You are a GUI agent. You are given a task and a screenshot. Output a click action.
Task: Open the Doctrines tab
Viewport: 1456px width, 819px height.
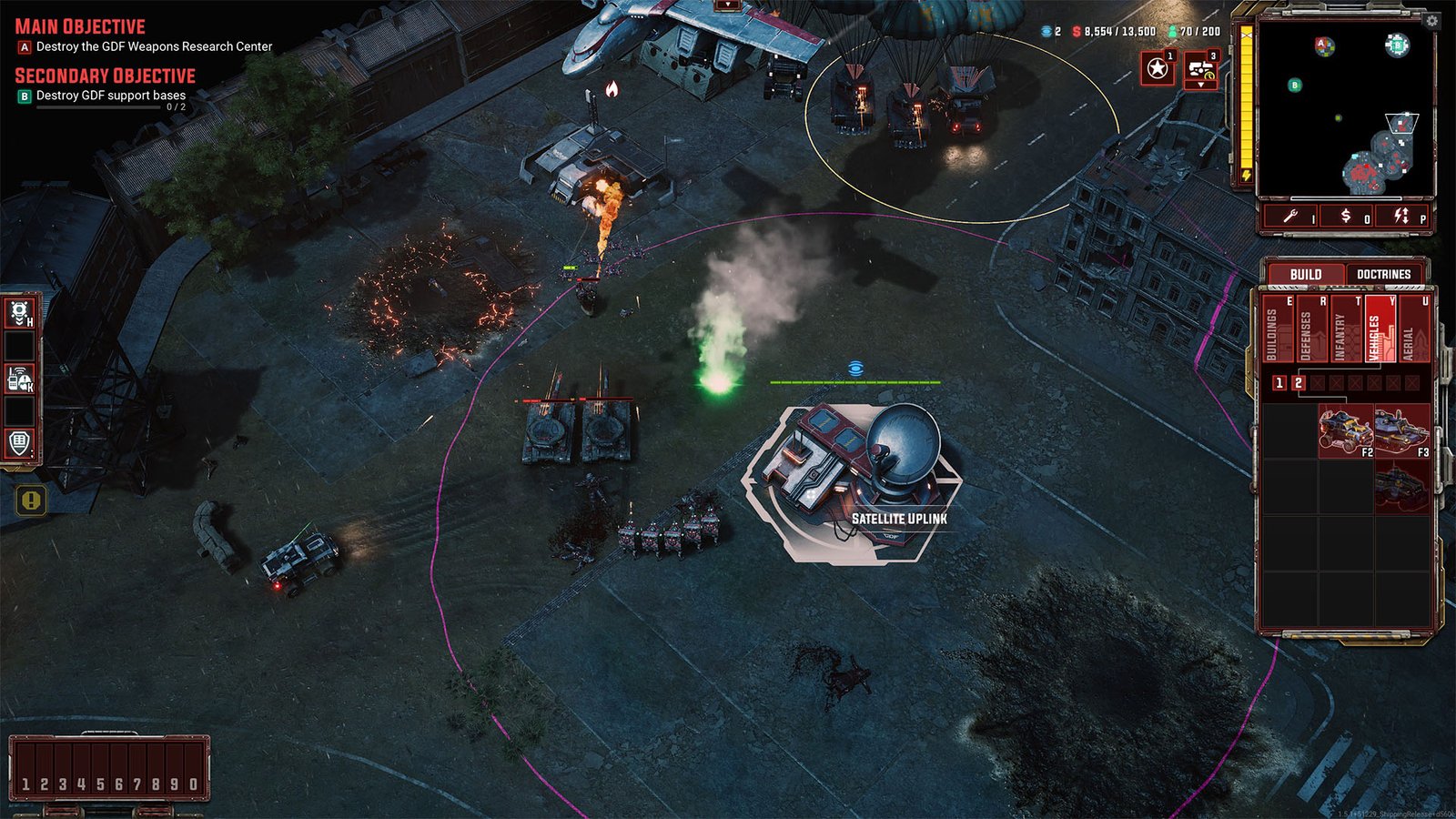point(1383,274)
